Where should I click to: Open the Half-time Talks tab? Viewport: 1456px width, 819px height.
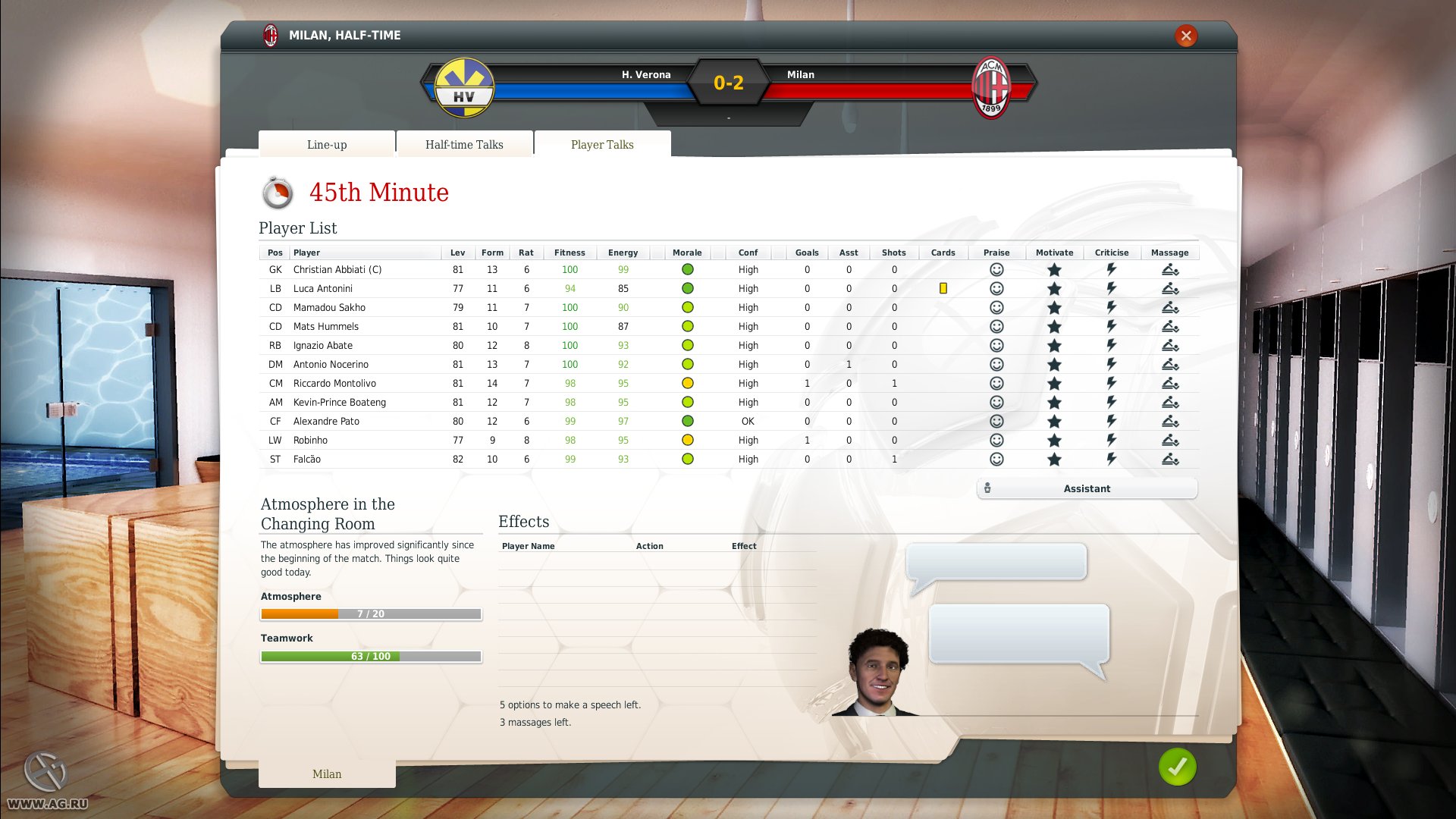point(464,144)
